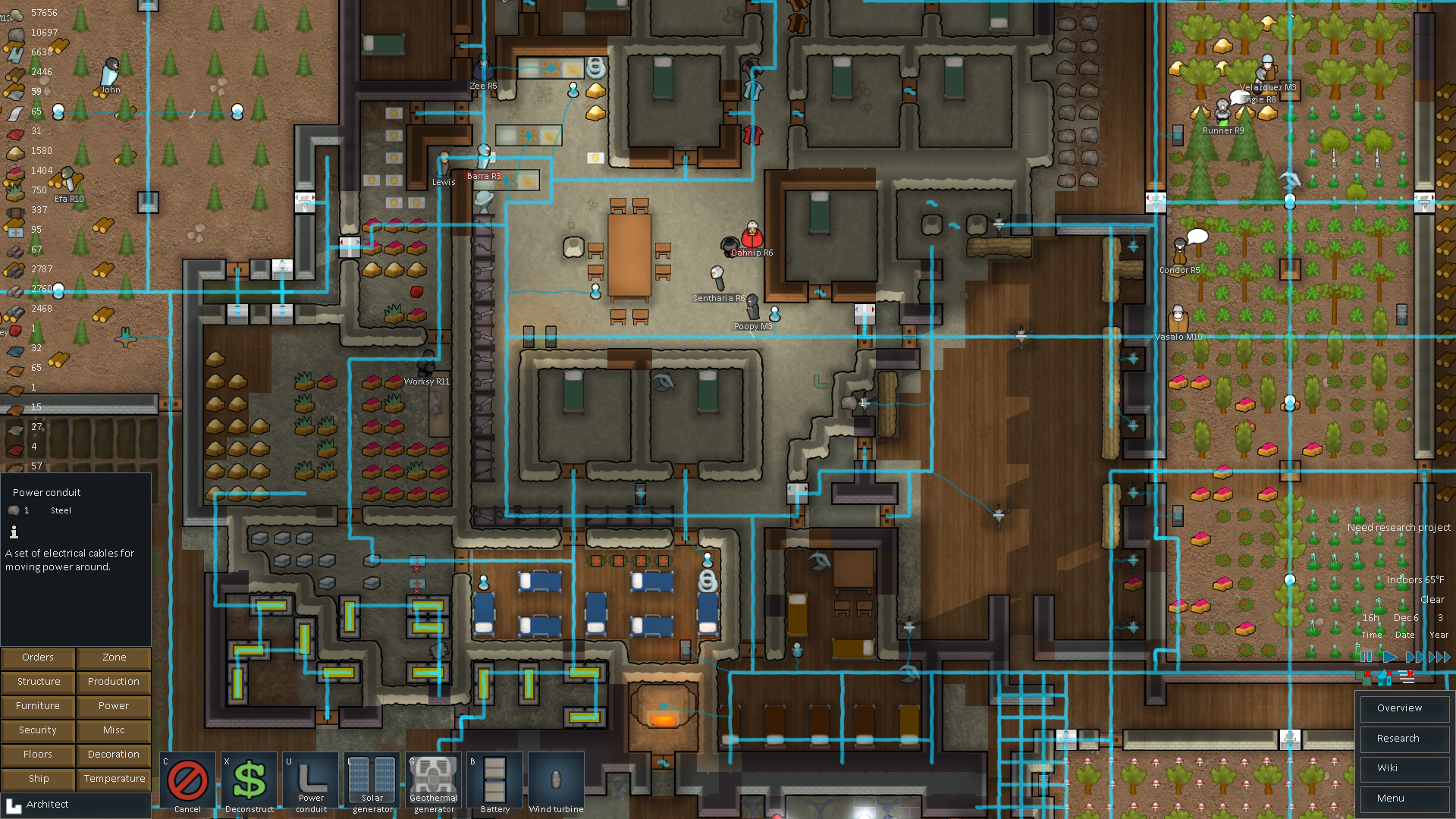Open the Temperature category

[114, 779]
